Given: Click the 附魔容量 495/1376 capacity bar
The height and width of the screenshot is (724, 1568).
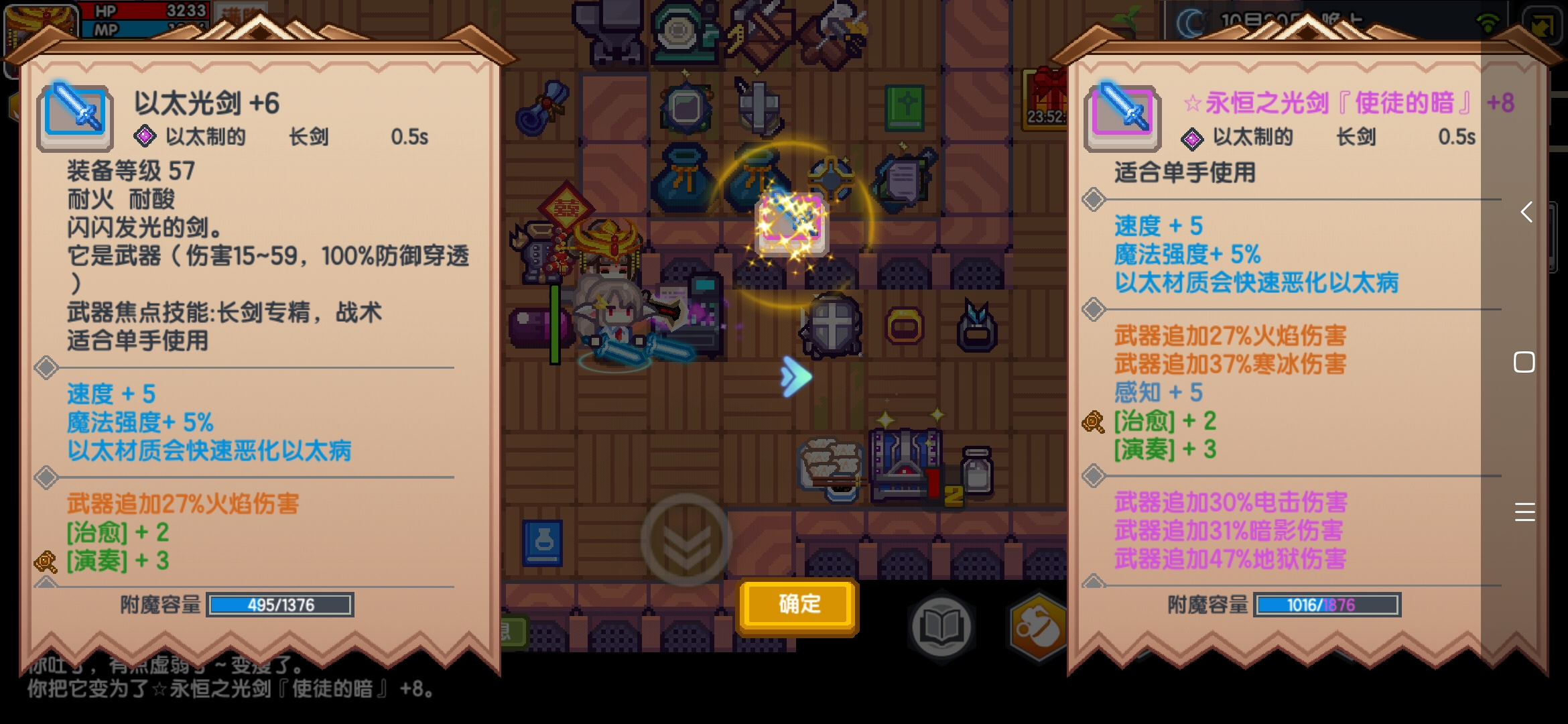Looking at the screenshot, I should pyautogui.click(x=279, y=604).
